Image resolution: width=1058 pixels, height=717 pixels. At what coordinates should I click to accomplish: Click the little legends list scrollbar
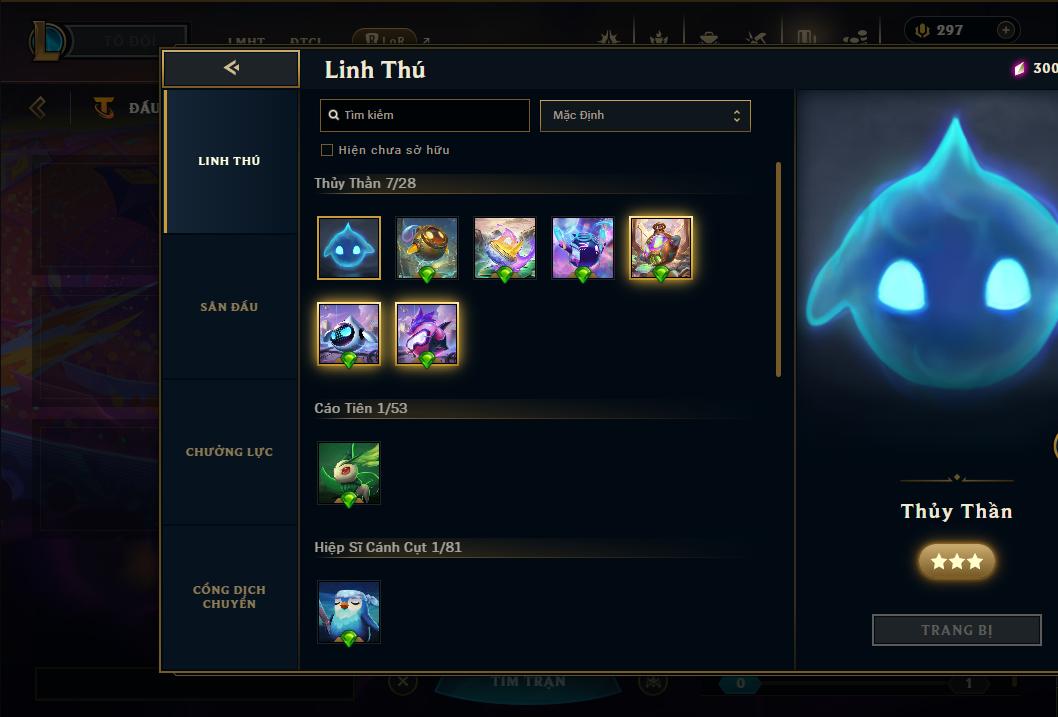(x=778, y=270)
